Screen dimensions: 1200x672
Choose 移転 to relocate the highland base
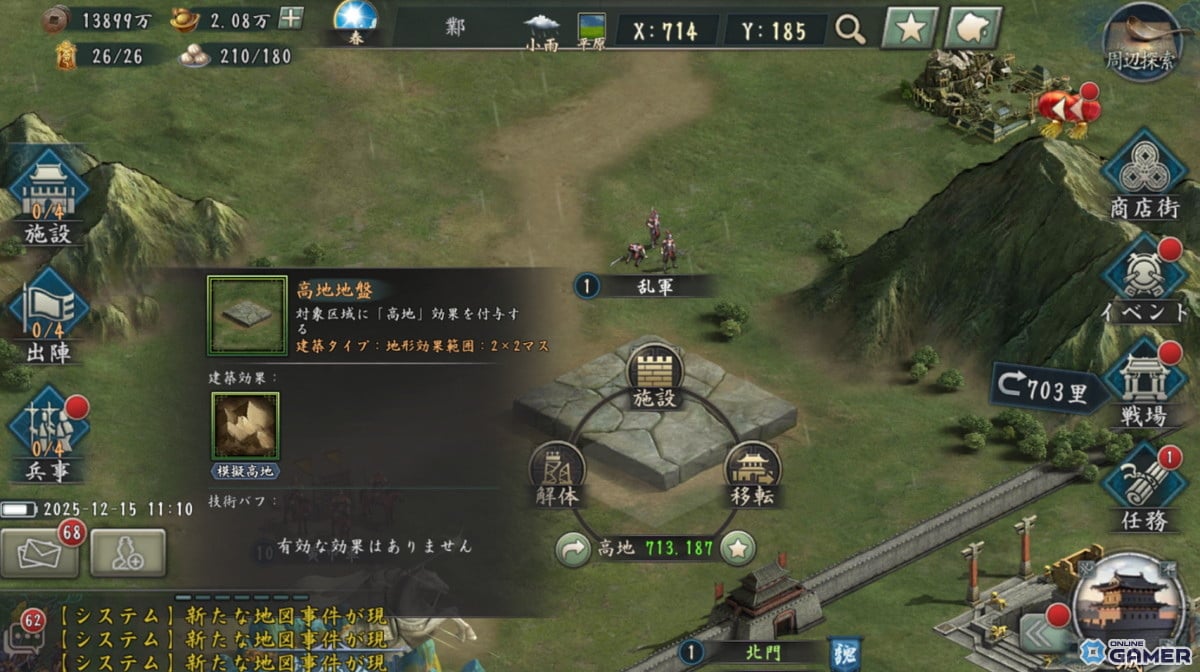click(752, 472)
